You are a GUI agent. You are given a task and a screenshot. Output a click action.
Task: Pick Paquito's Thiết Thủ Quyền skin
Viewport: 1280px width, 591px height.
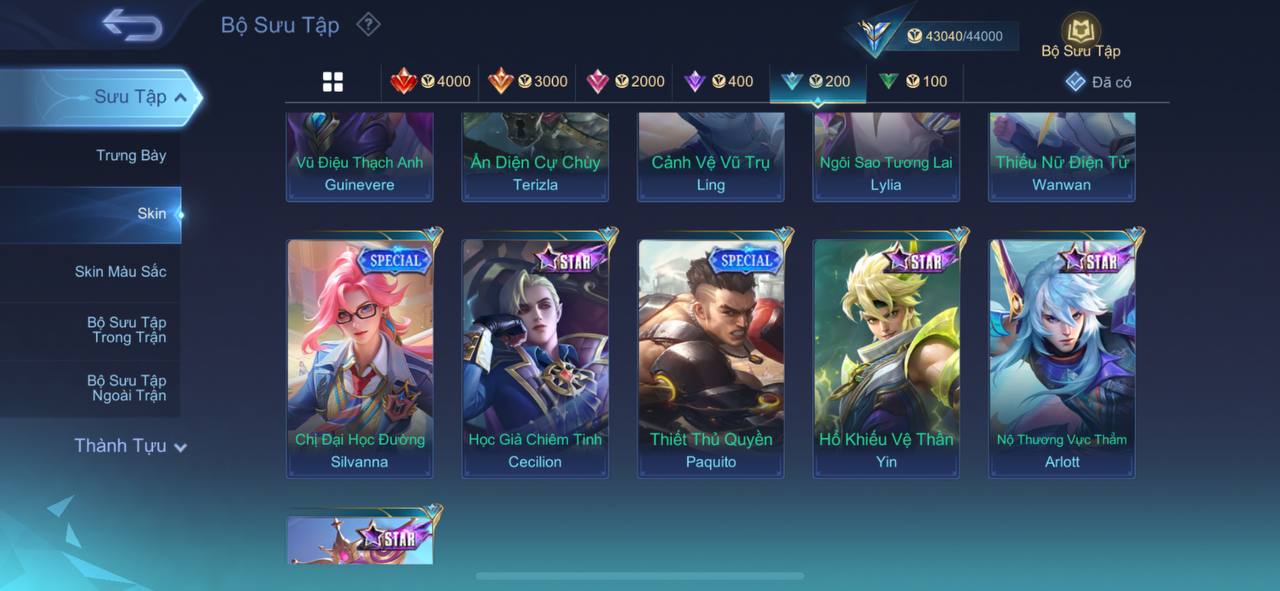point(711,358)
